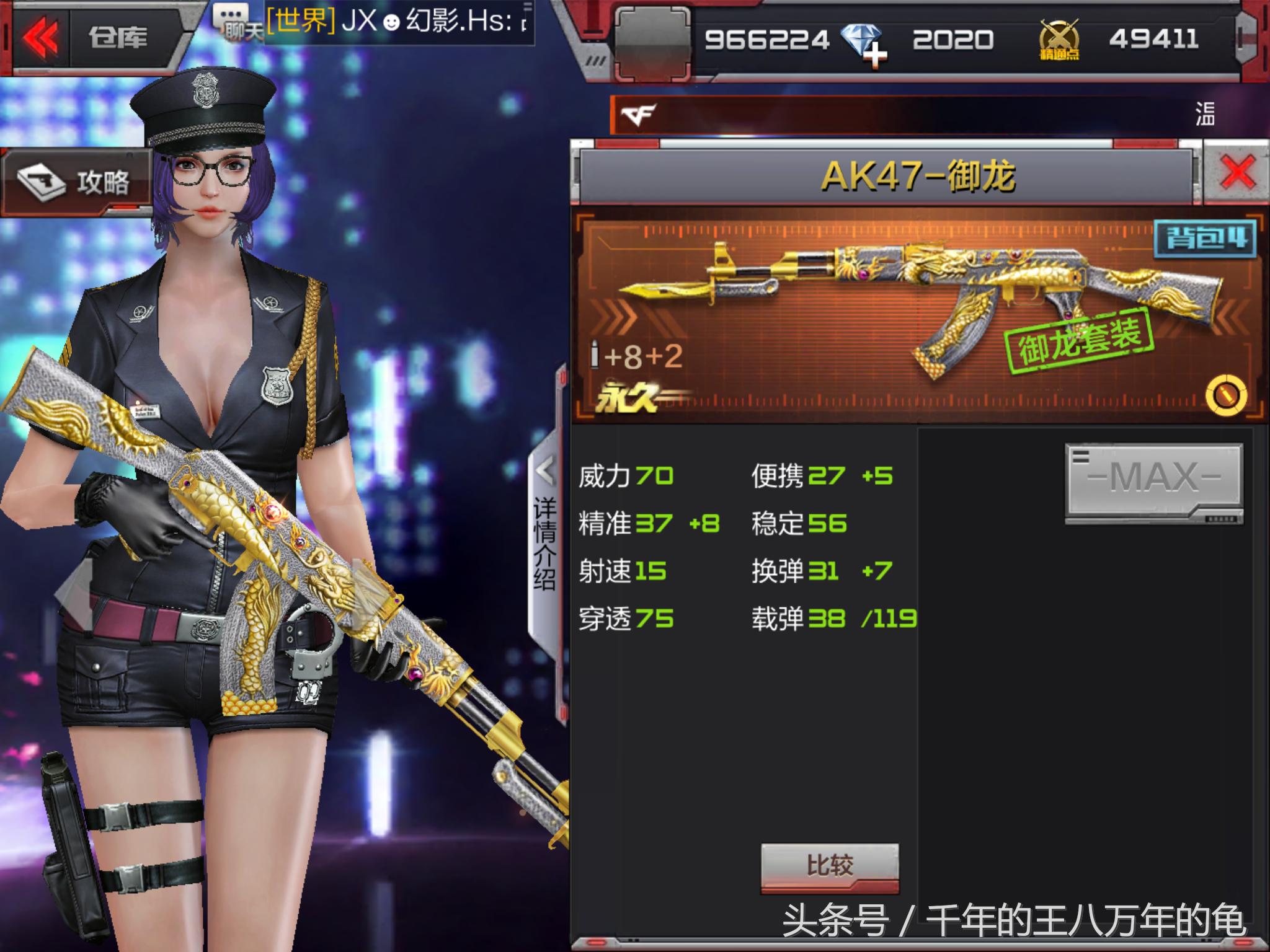Click the red double-arrow beside 仓库
This screenshot has height=952, width=1270.
42,37
